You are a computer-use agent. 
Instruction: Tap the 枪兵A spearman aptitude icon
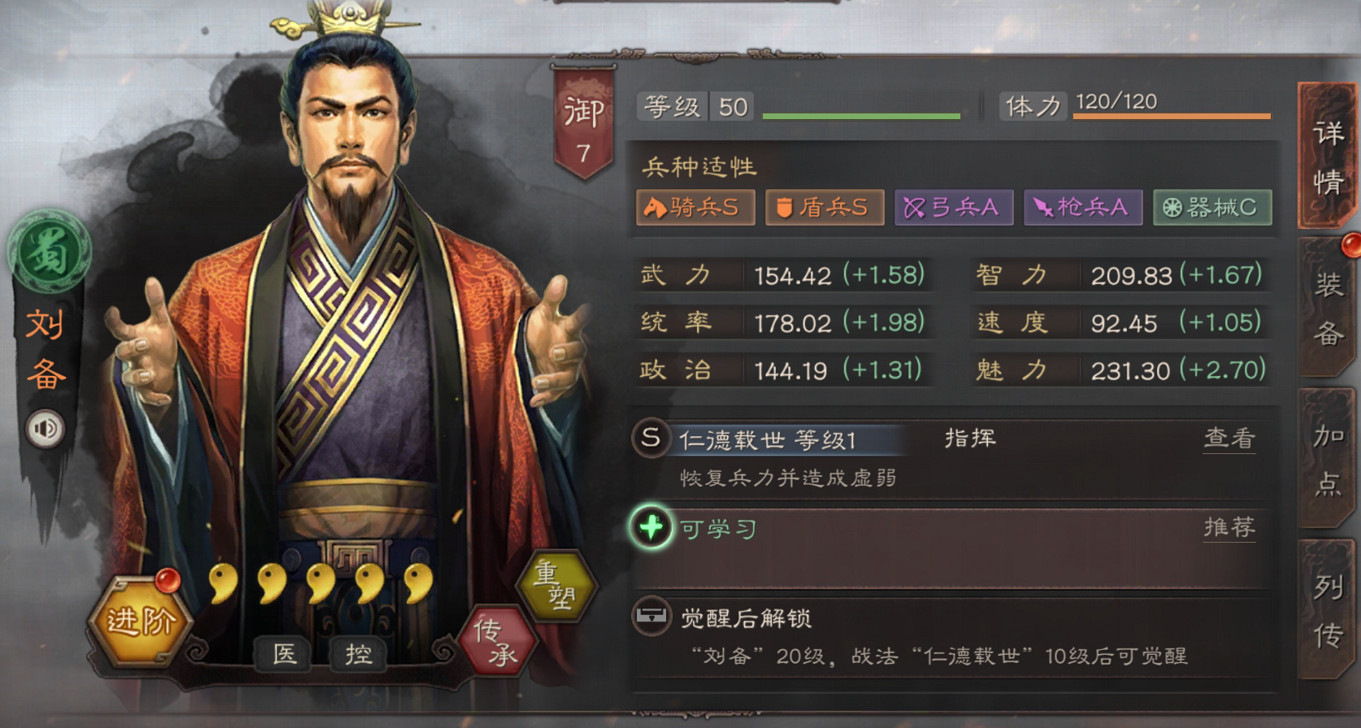pos(1083,207)
